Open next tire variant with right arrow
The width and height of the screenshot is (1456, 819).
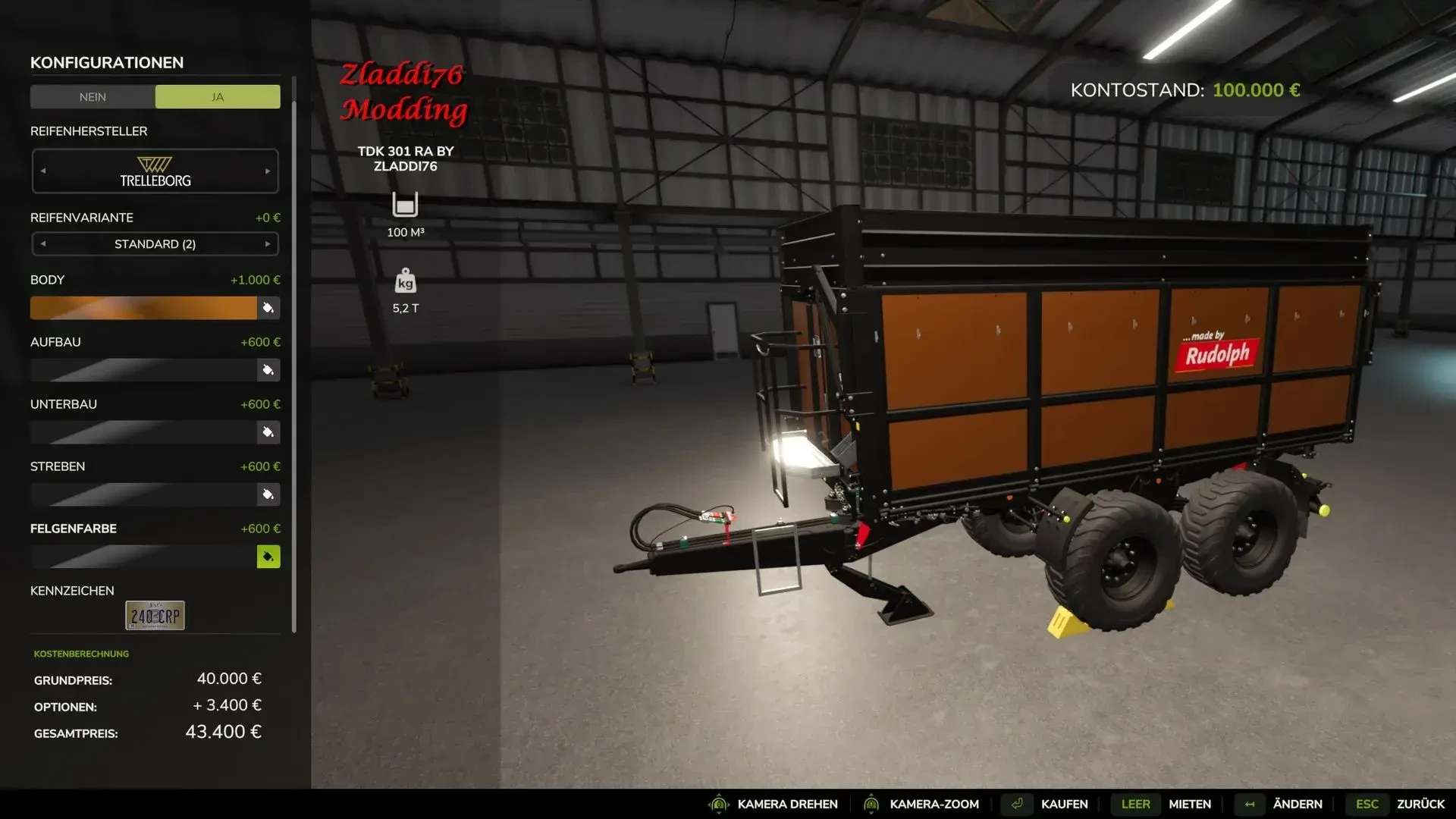click(x=267, y=244)
